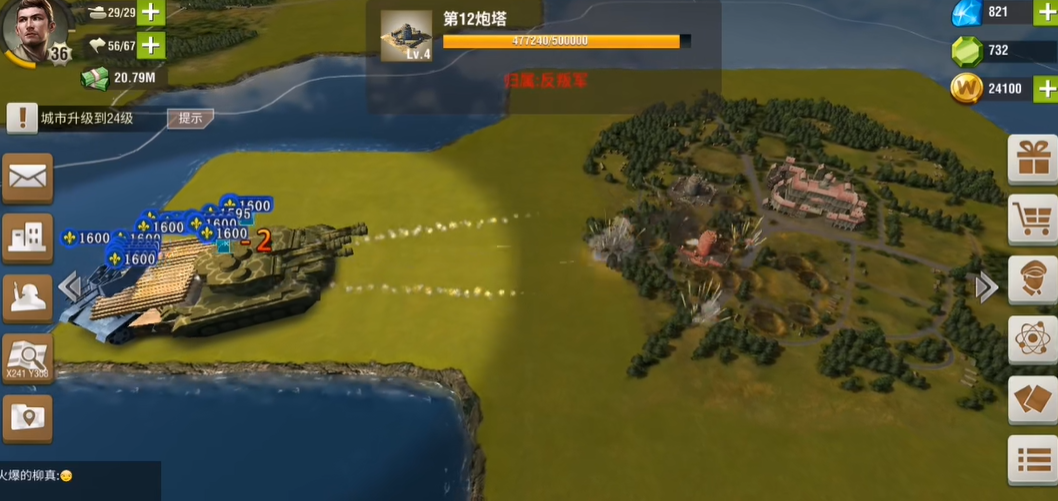Tap the plus beside the 56/67 counter

[150, 45]
